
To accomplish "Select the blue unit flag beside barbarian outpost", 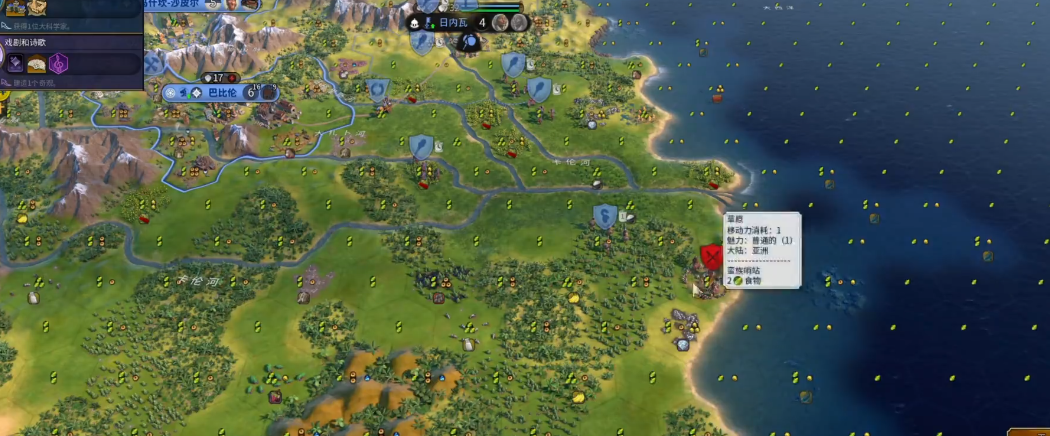I will 603,215.
